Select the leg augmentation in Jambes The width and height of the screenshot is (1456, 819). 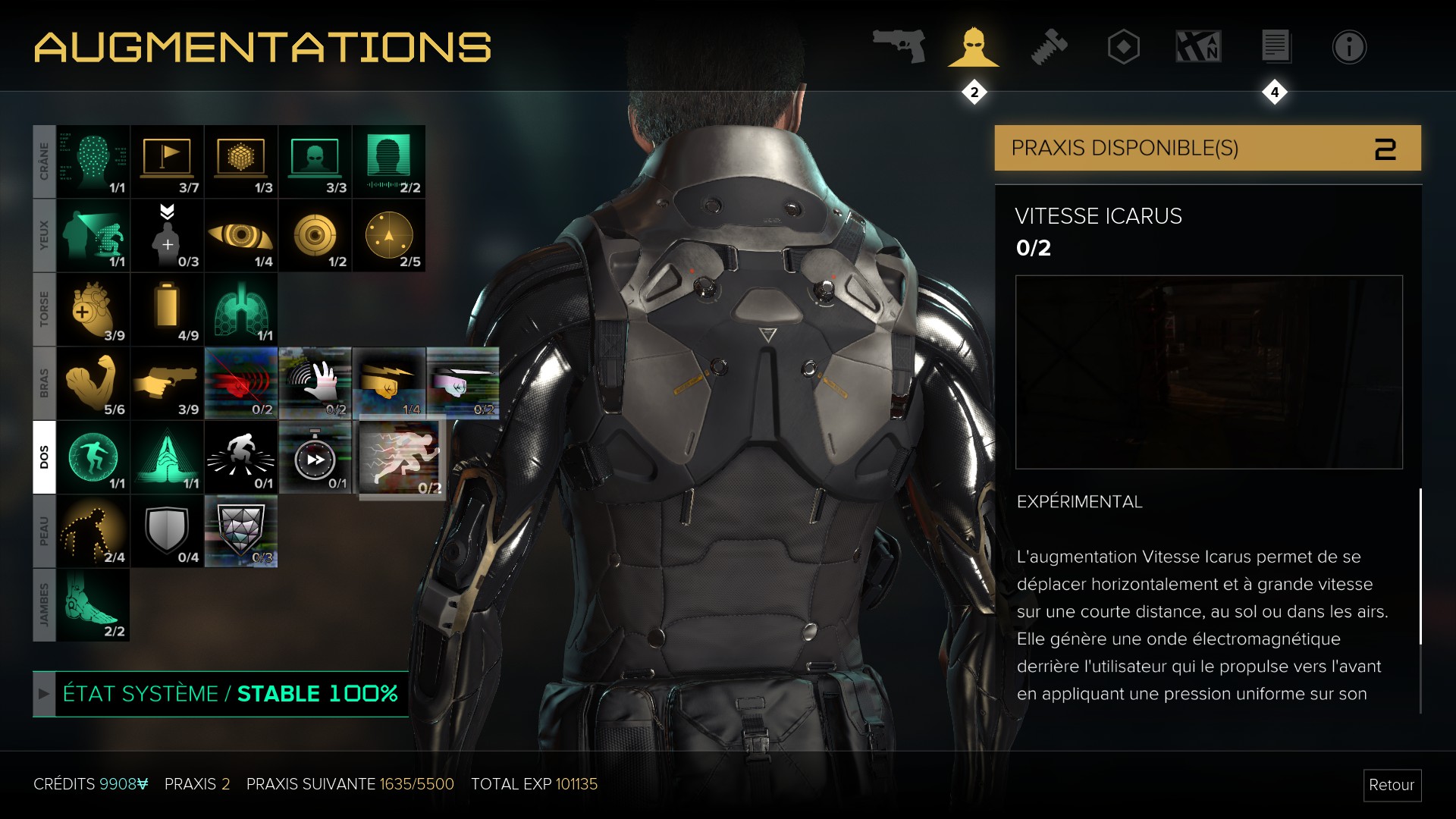(93, 605)
